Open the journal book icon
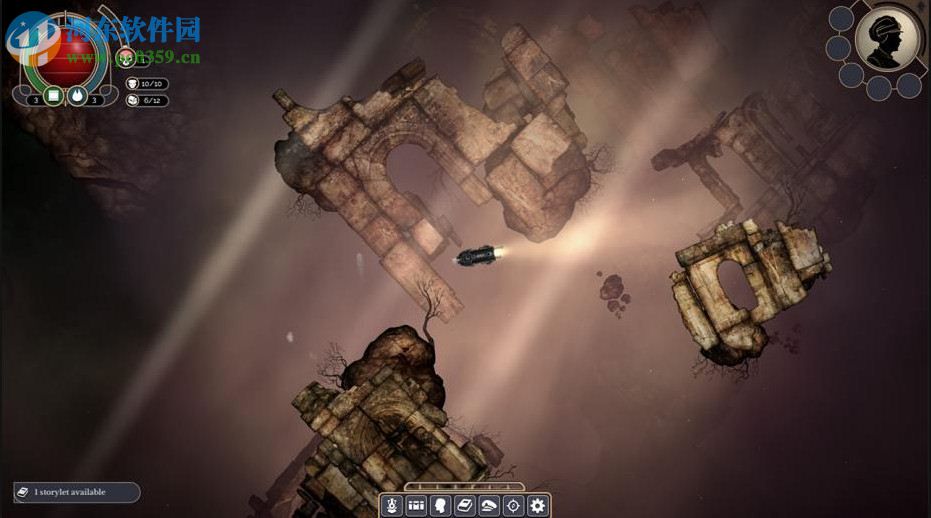This screenshot has height=518, width=931. pyautogui.click(x=465, y=505)
